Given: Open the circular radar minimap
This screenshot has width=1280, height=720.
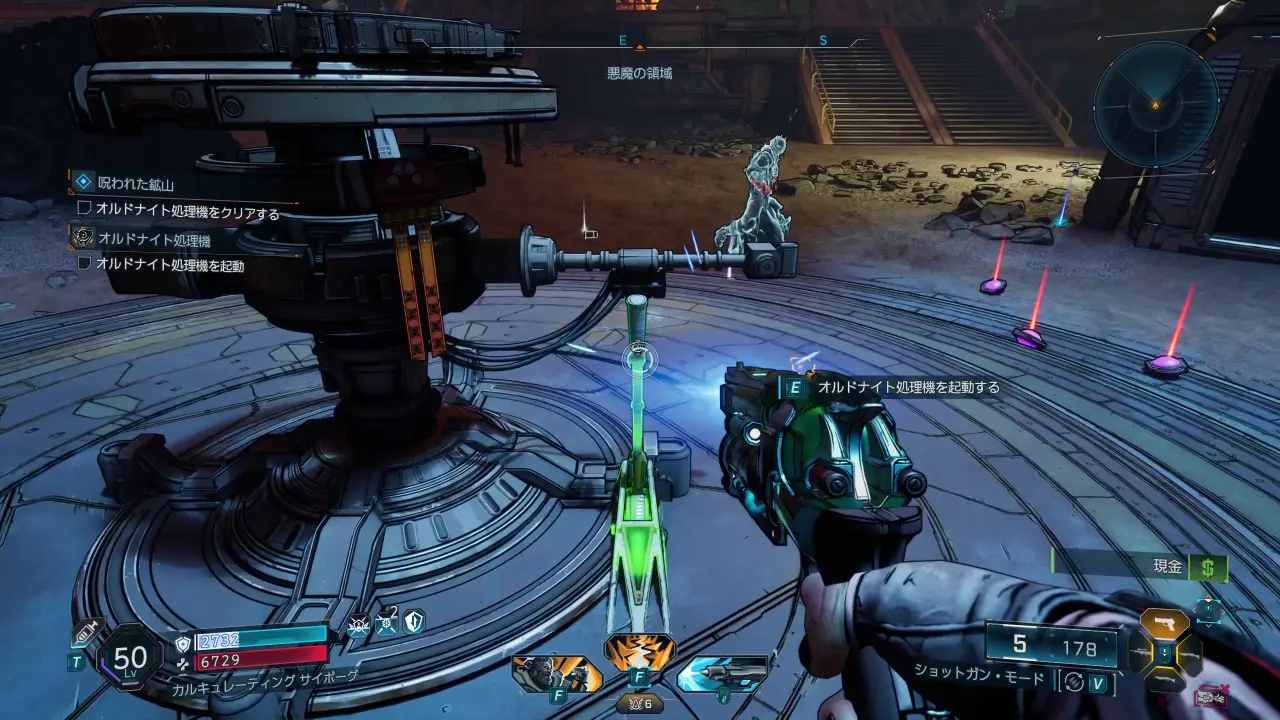Looking at the screenshot, I should (1155, 103).
